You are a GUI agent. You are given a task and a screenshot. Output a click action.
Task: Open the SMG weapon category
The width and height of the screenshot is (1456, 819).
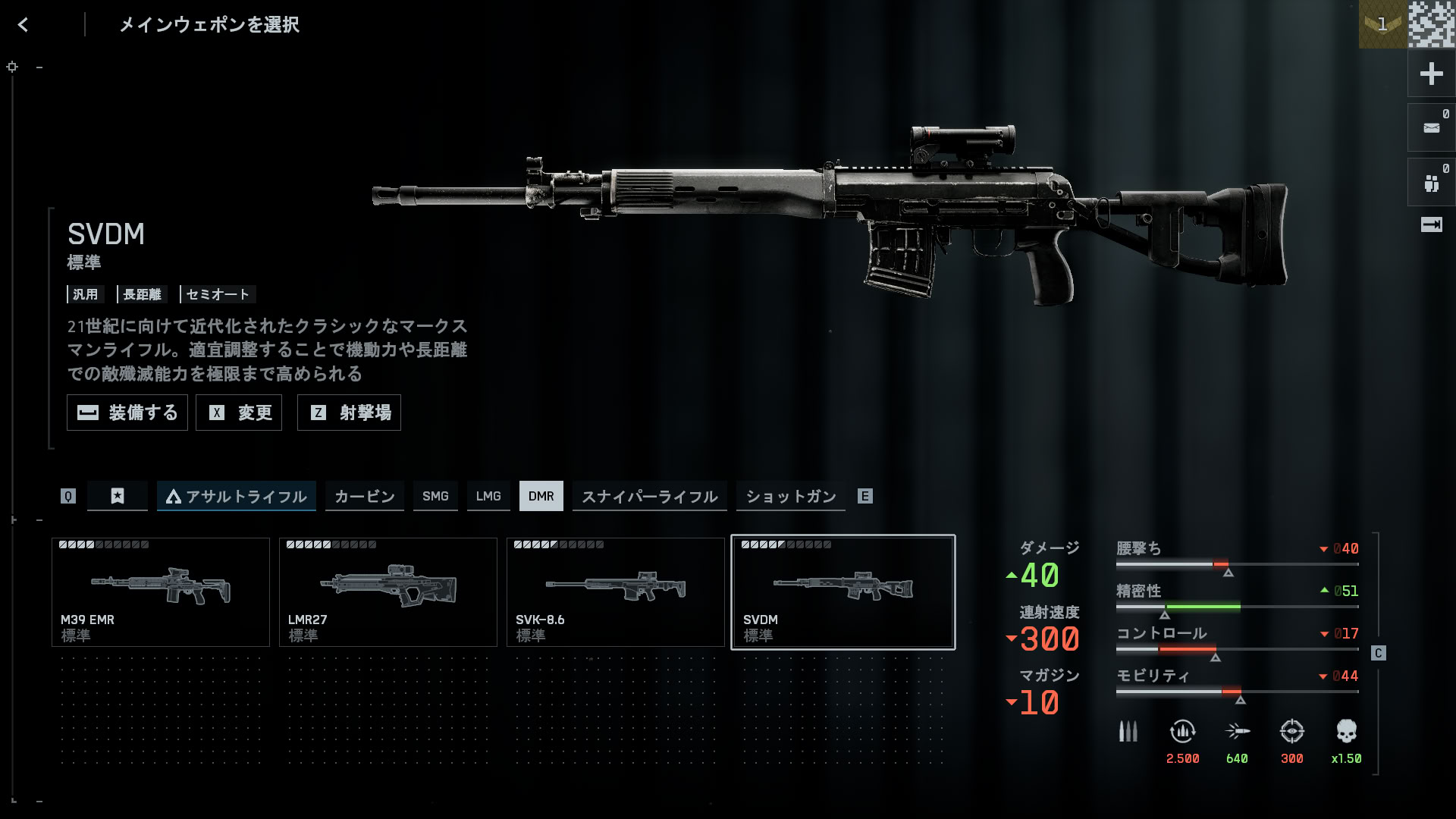(435, 496)
